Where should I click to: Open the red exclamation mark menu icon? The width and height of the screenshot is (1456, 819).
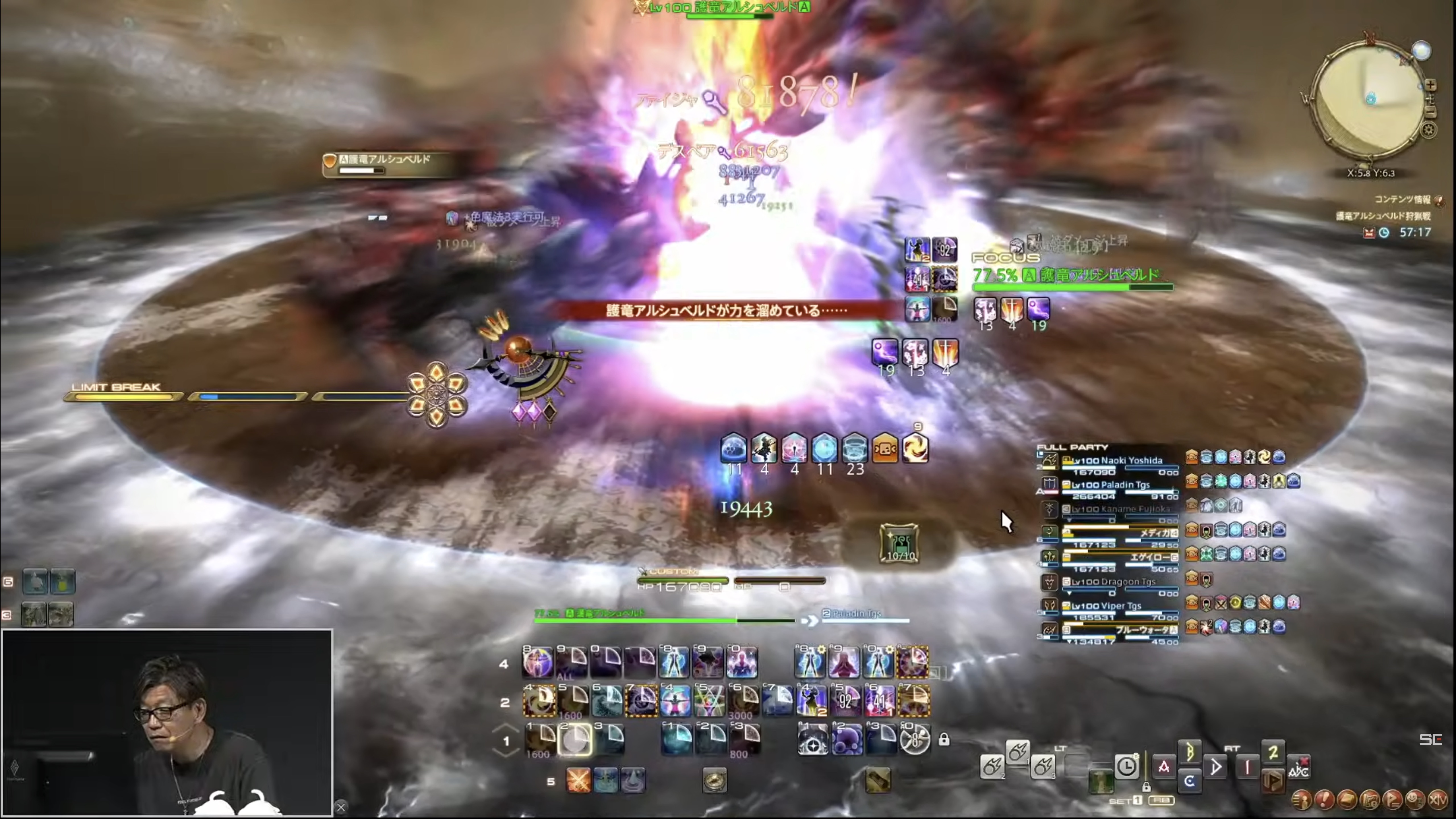[x=1324, y=800]
